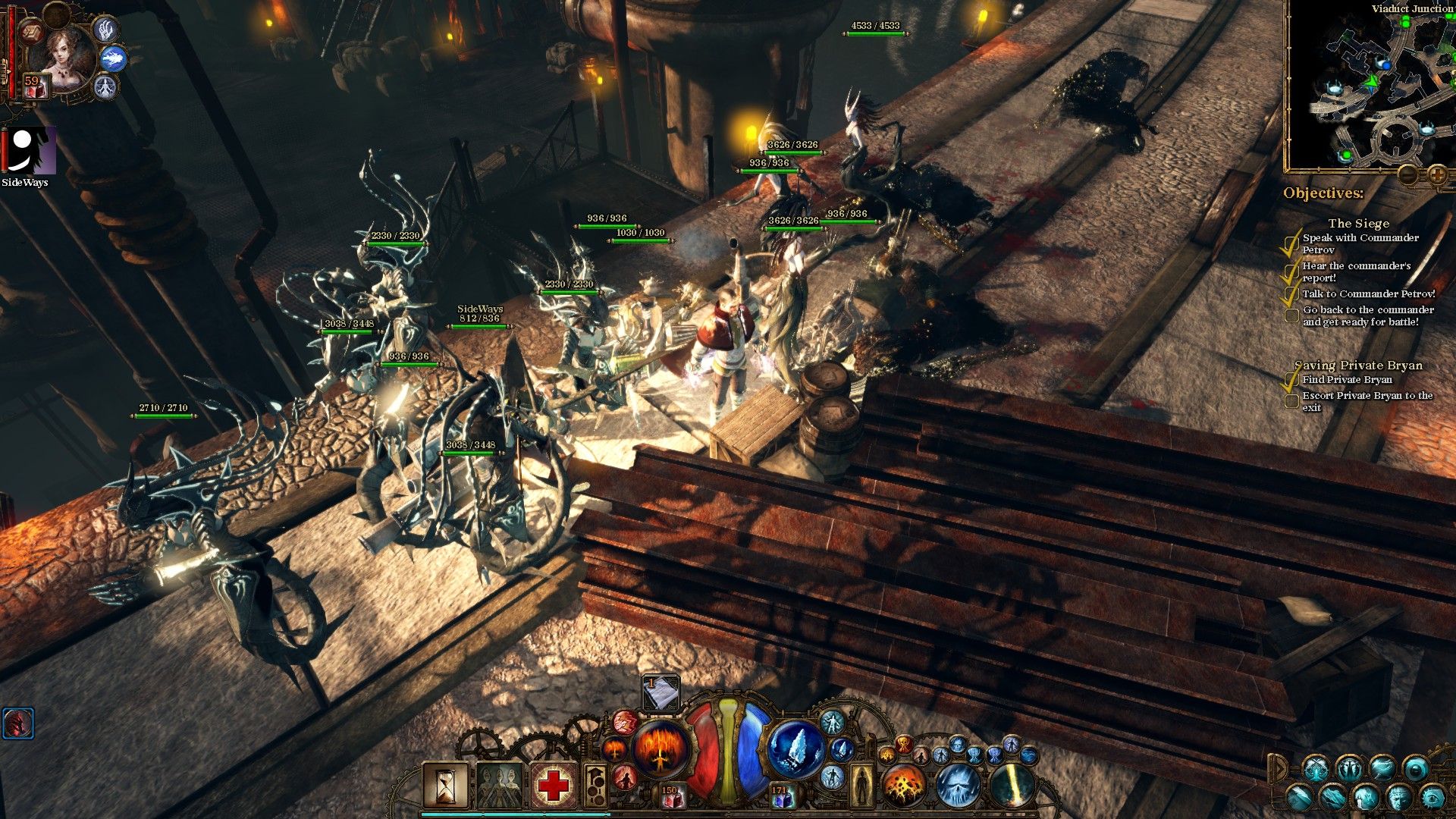Screen dimensions: 1456x819
Task: Zoom in the minimap with plus button
Action: [x=1437, y=176]
